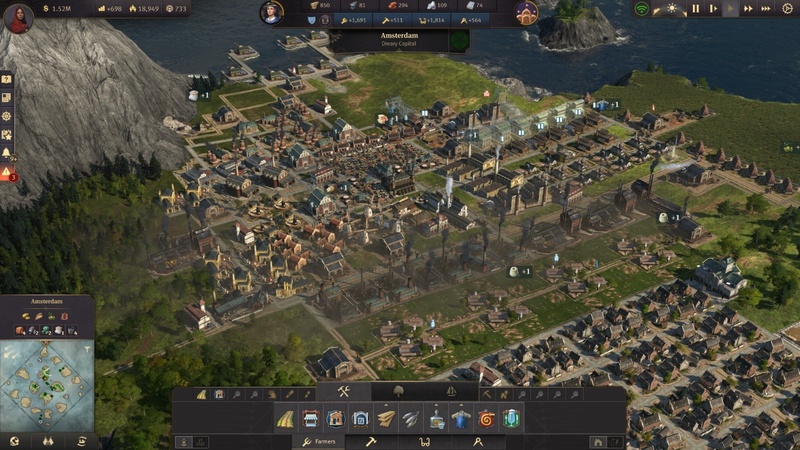800x450 pixels.
Task: Open the sailing ship build tab
Action: point(451,391)
